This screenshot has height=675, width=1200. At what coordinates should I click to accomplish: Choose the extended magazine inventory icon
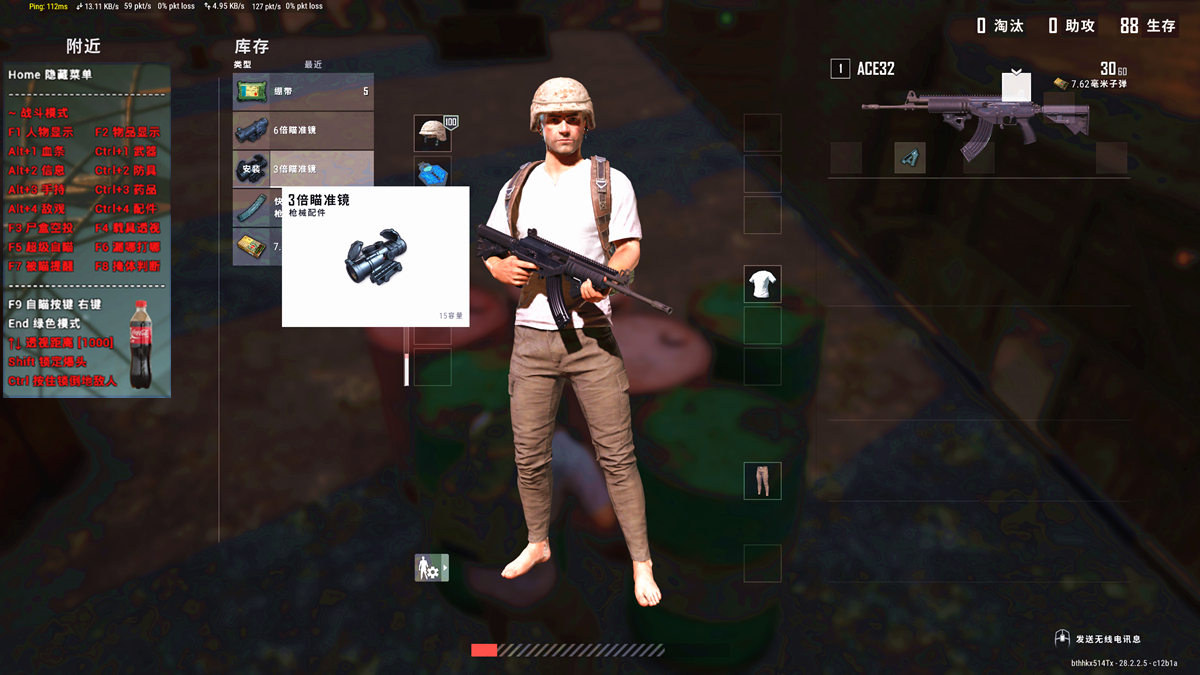click(251, 207)
